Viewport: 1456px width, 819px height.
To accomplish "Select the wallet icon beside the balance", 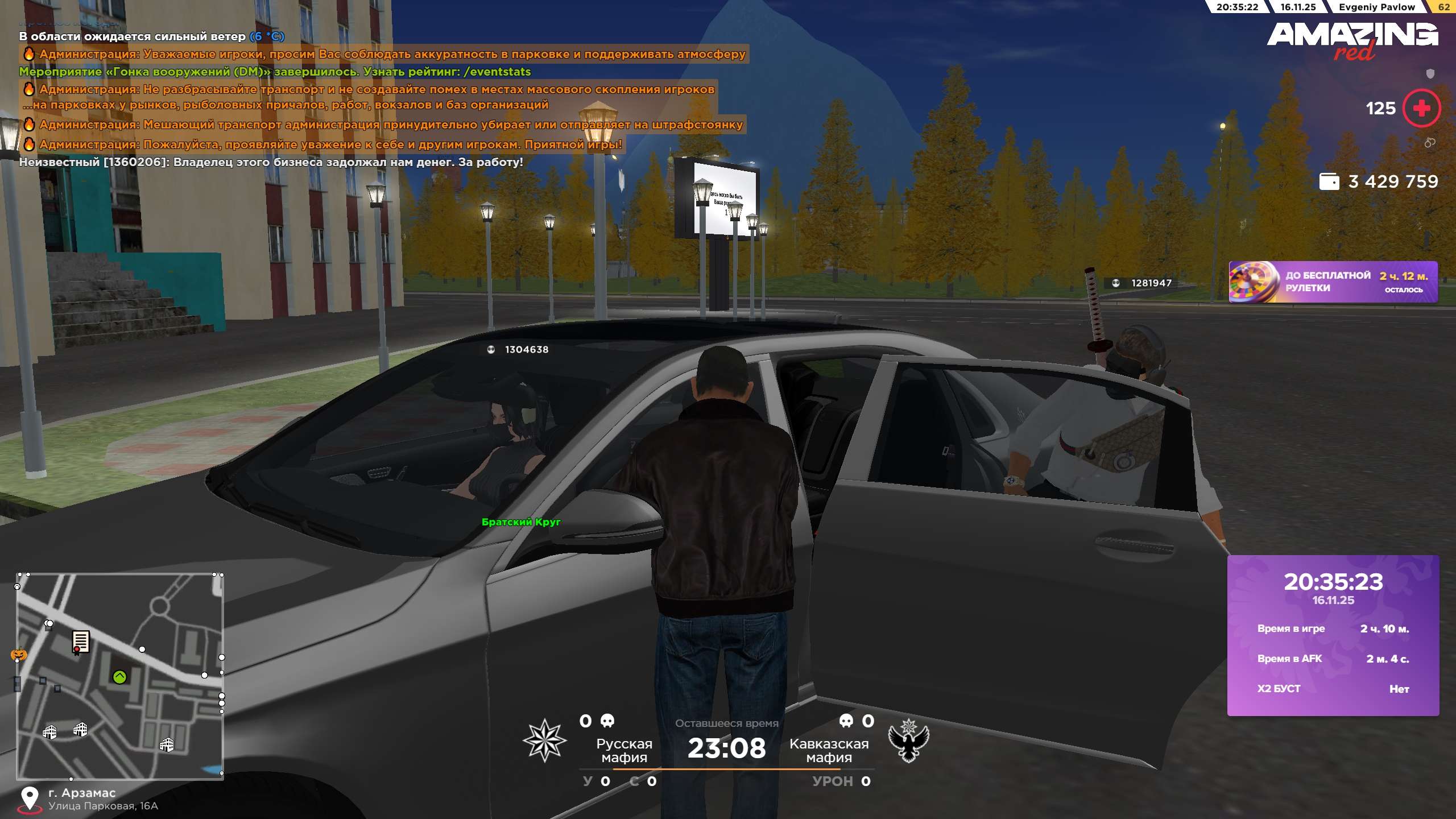I will [x=1329, y=181].
